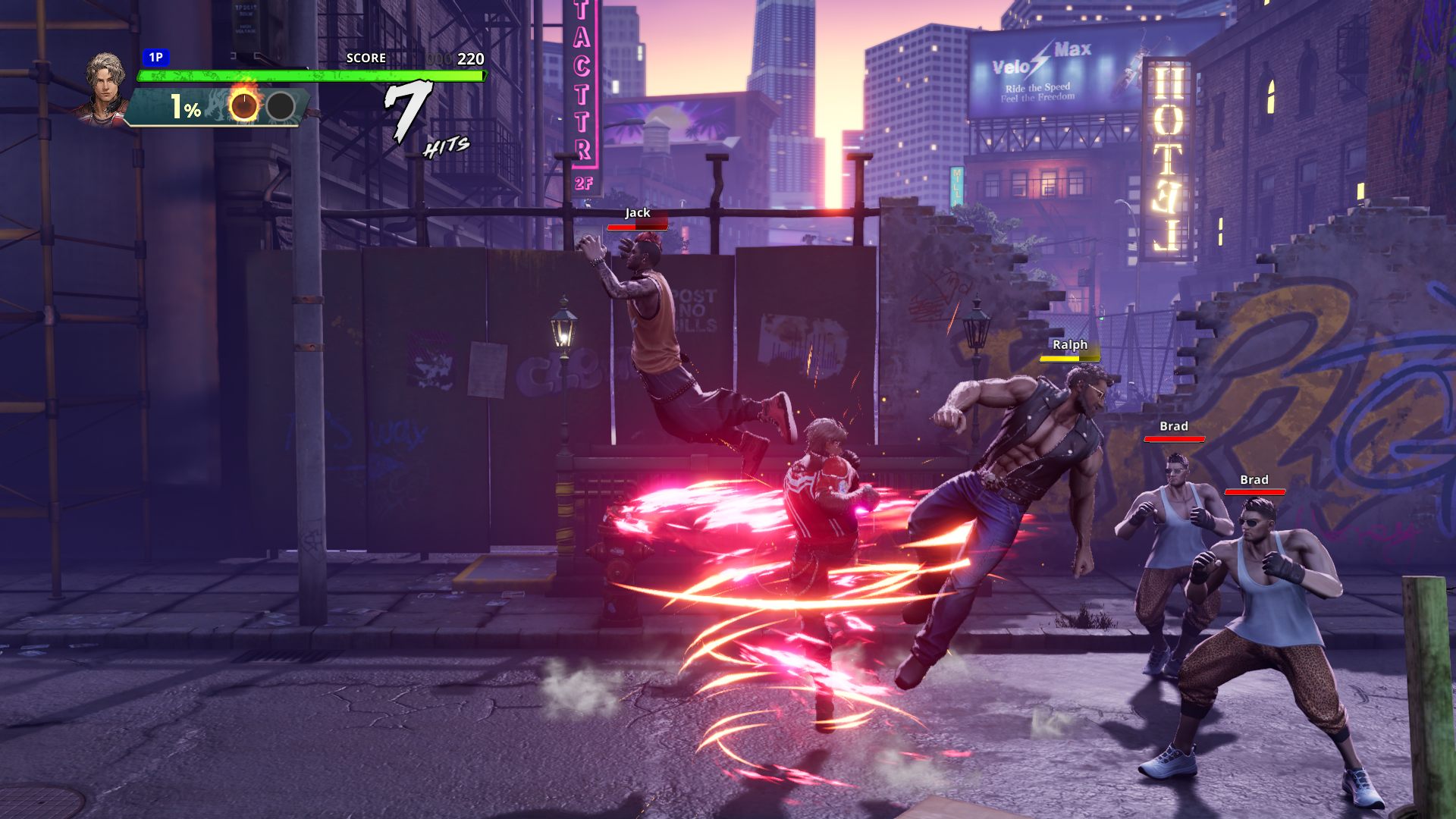Click the blue 1P player badge
Viewport: 1456px width, 819px height.
(x=155, y=57)
